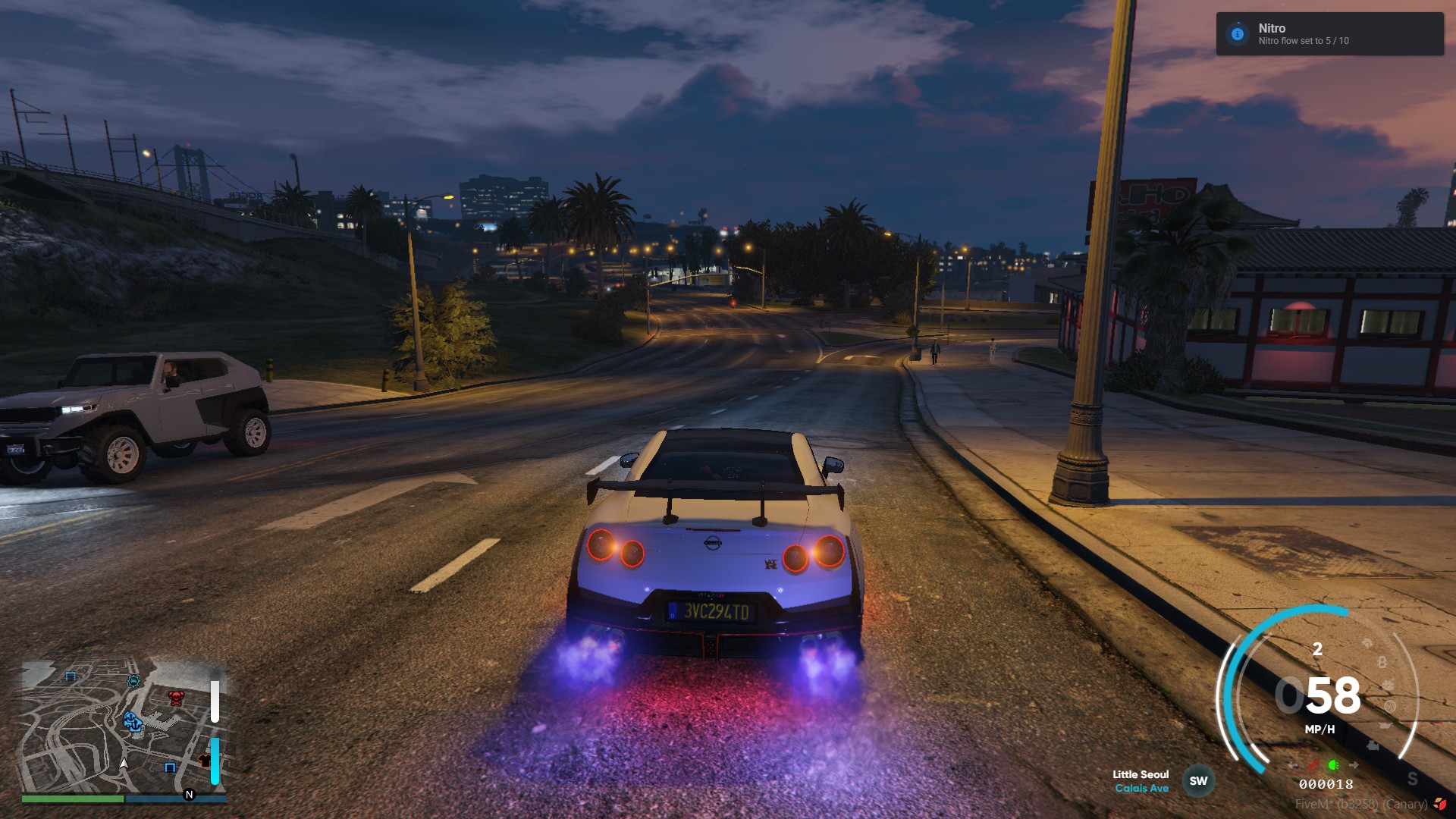Viewport: 1456px width, 819px height.
Task: Click the car mod shop gear icon on minimap
Action: click(133, 682)
